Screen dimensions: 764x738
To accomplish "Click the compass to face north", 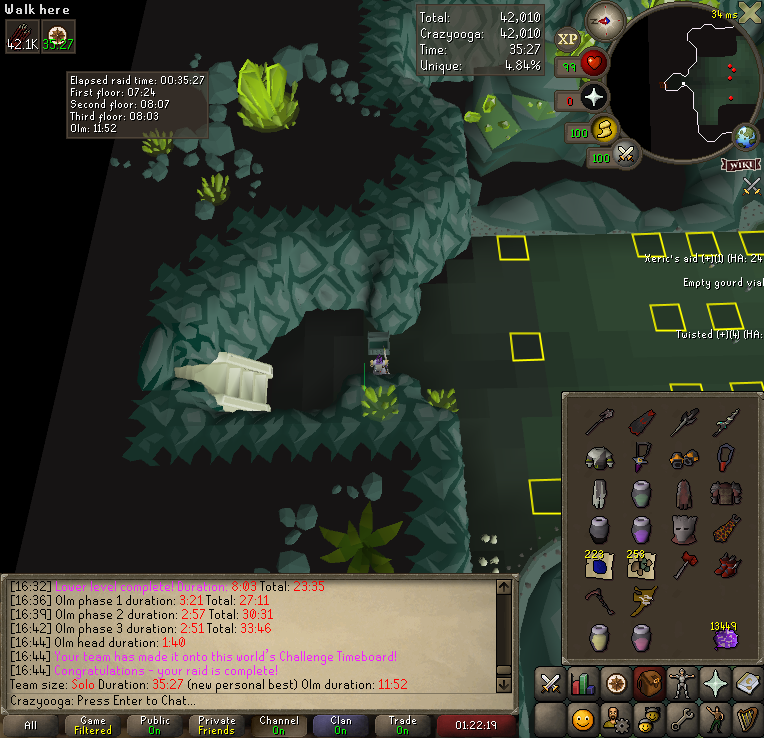I will coord(605,20).
